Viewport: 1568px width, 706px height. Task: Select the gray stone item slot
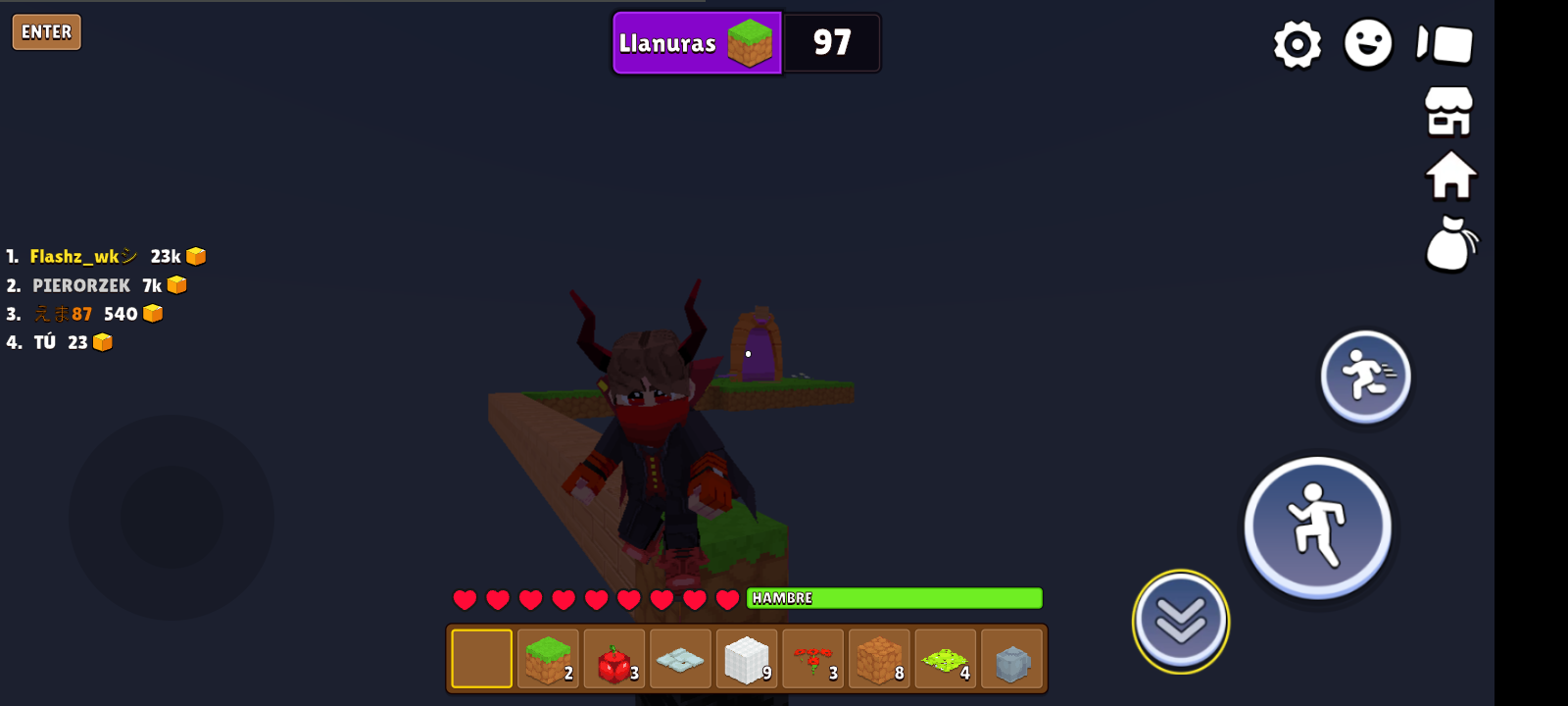pyautogui.click(x=1011, y=659)
